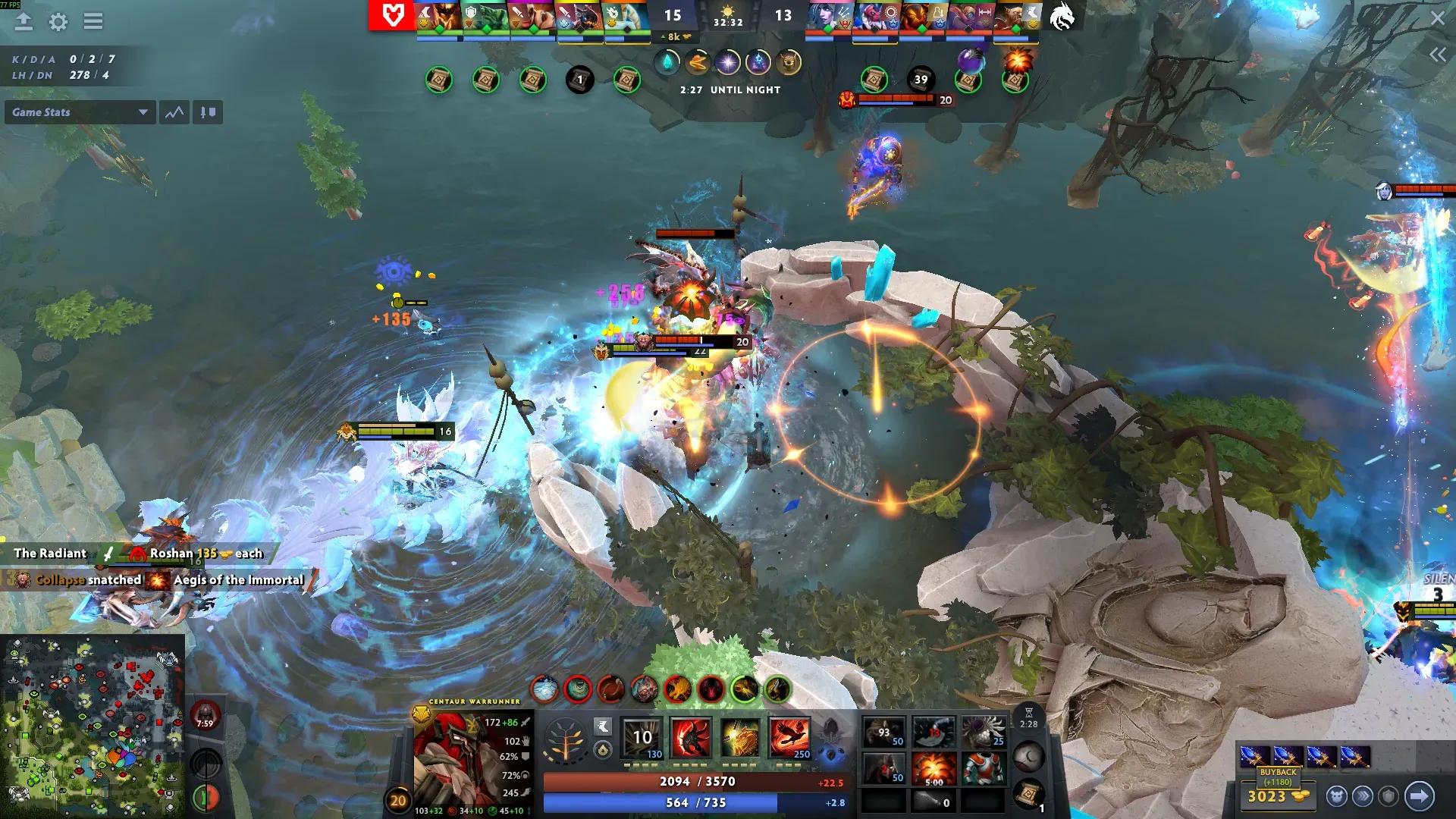Open the Game Stats dropdown
The width and height of the screenshot is (1456, 819).
pos(80,111)
